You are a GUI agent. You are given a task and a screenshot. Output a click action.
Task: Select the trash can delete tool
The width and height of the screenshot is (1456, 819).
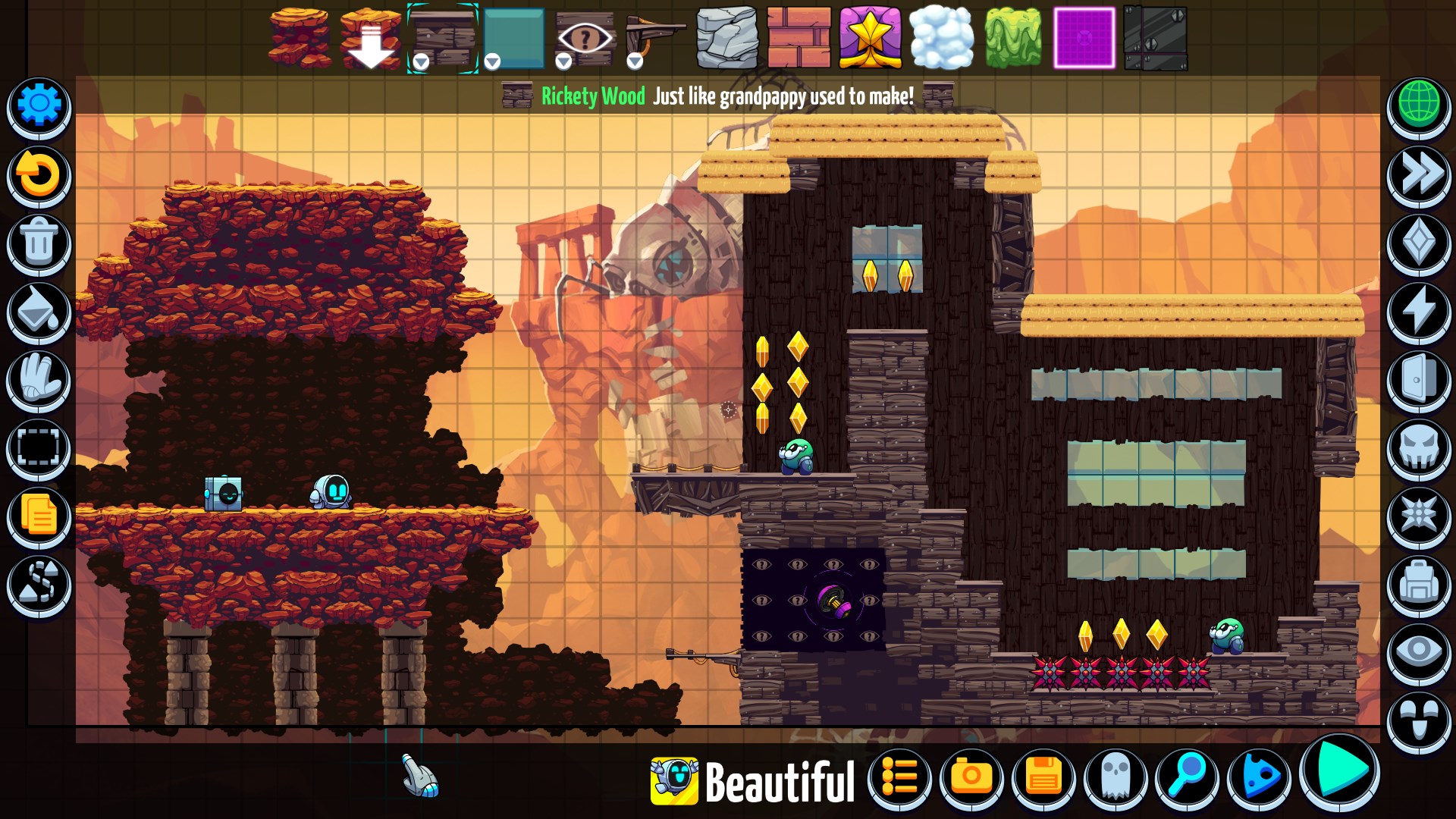(x=39, y=243)
